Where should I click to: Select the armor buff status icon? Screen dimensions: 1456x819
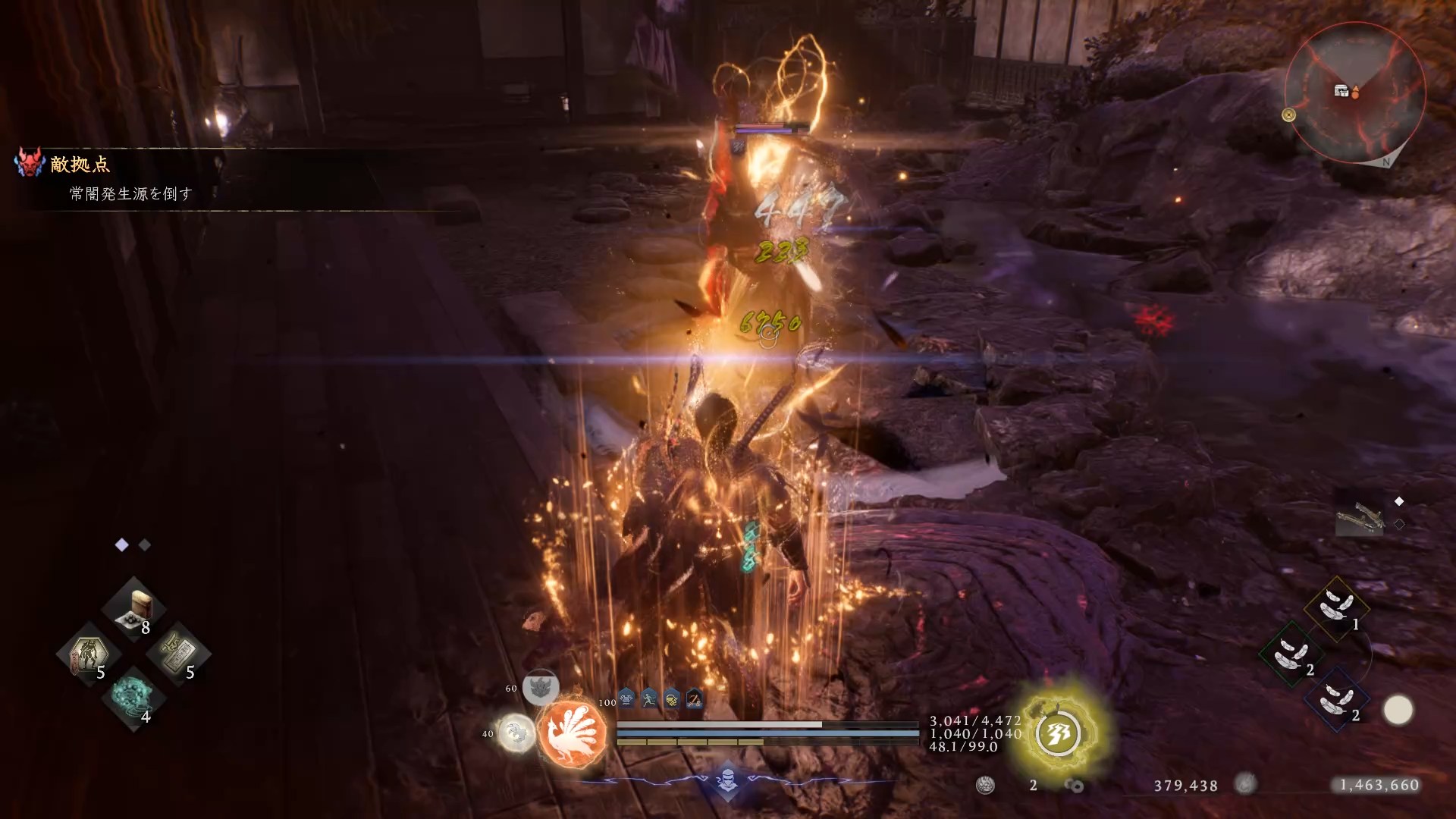pyautogui.click(x=627, y=699)
